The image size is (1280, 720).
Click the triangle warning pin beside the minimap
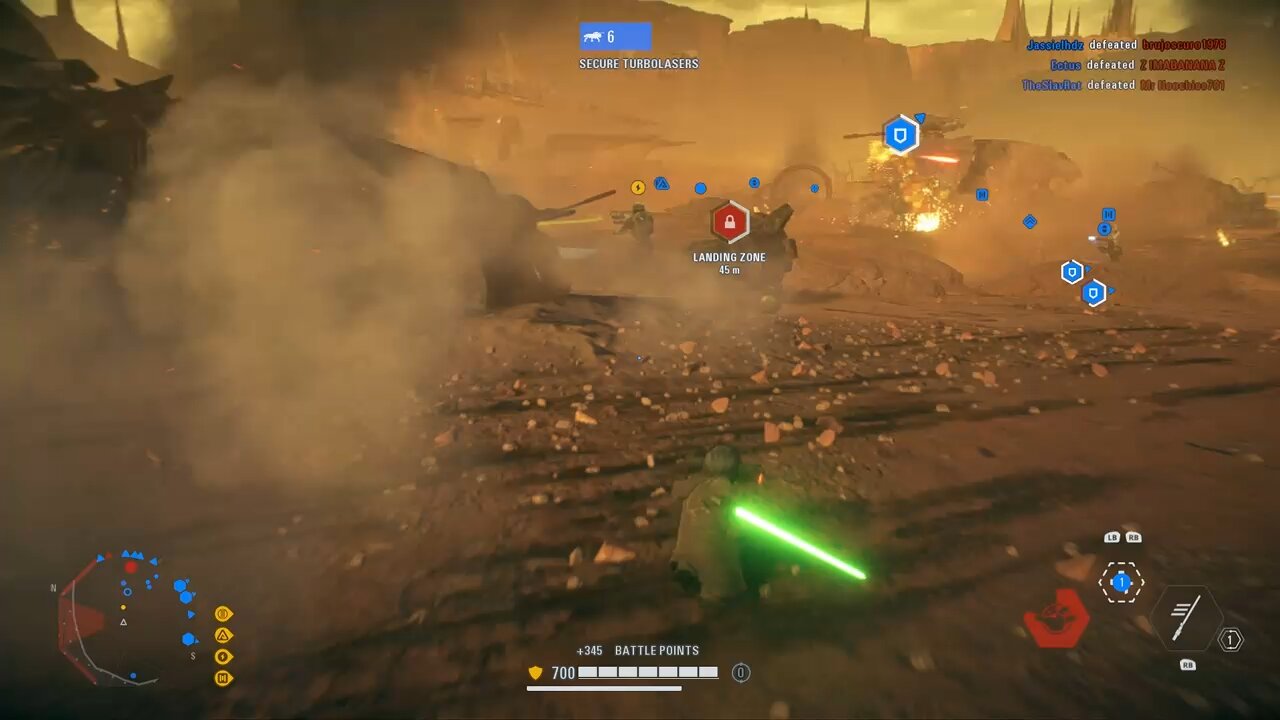pyautogui.click(x=223, y=635)
